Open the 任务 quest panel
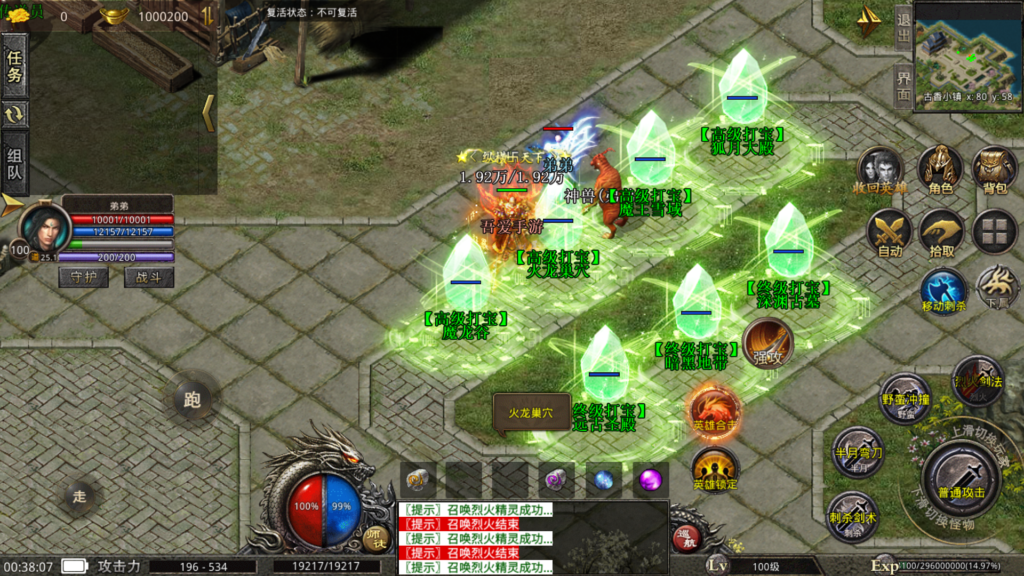1024x576 pixels. [14, 65]
